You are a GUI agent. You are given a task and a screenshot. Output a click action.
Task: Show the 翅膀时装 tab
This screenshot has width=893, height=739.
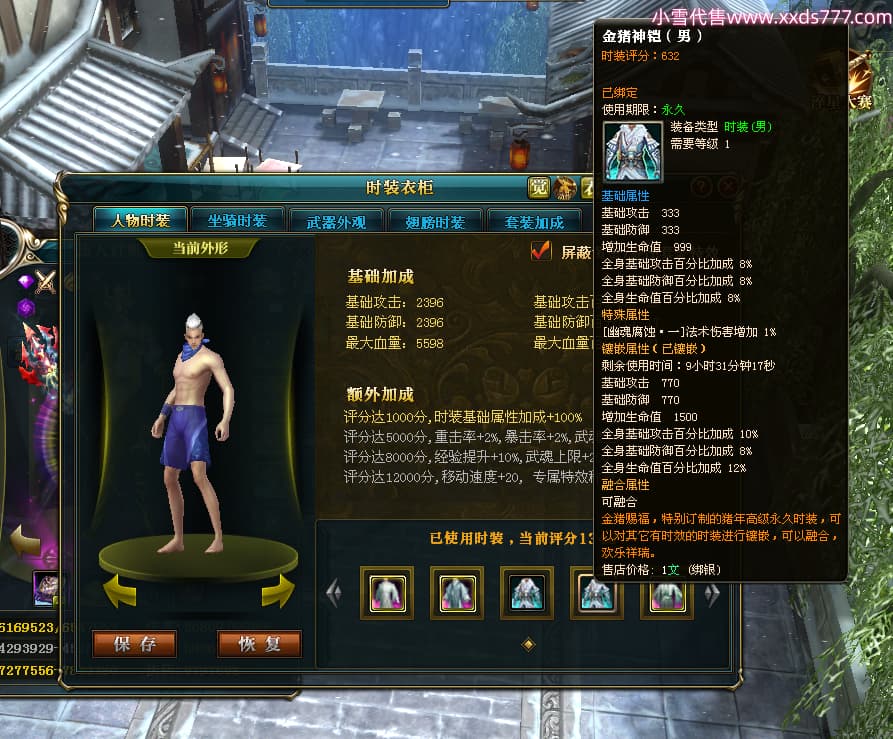(x=434, y=222)
